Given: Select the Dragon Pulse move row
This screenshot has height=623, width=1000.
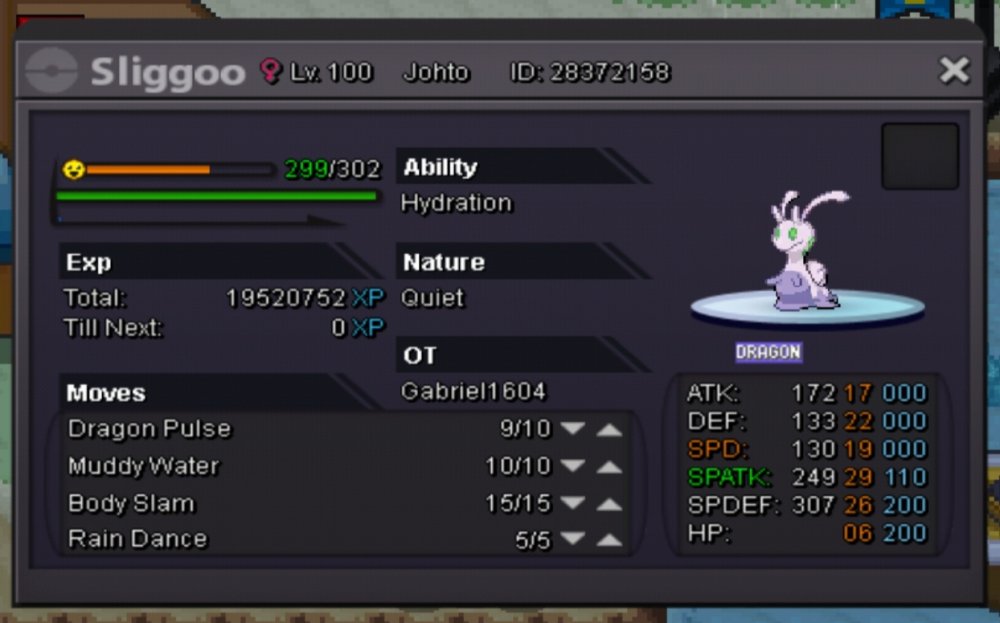Looking at the screenshot, I should pyautogui.click(x=150, y=429).
